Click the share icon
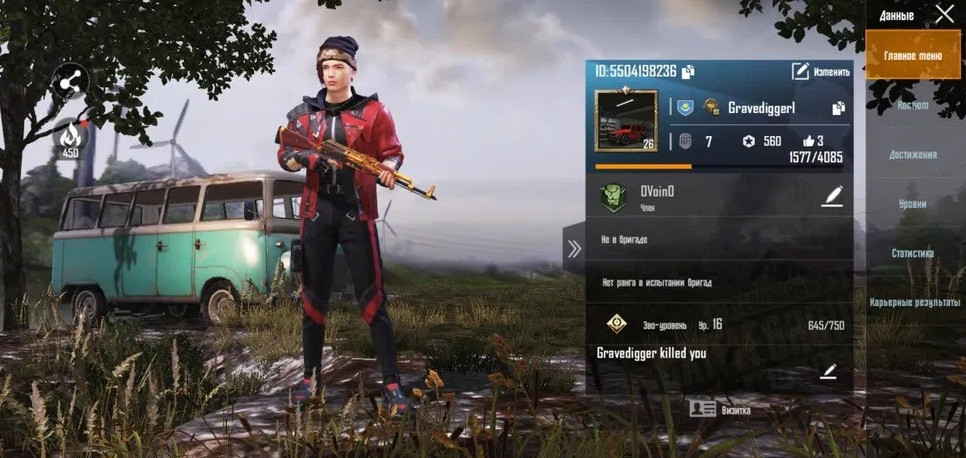 pos(69,83)
